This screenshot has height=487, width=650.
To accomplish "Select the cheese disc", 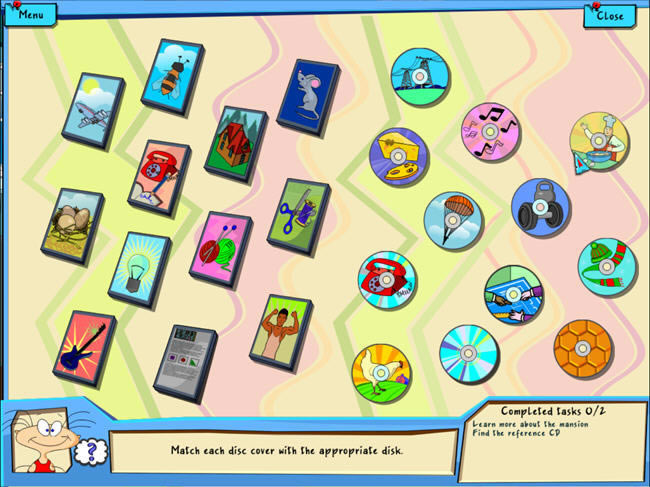I will (399, 158).
